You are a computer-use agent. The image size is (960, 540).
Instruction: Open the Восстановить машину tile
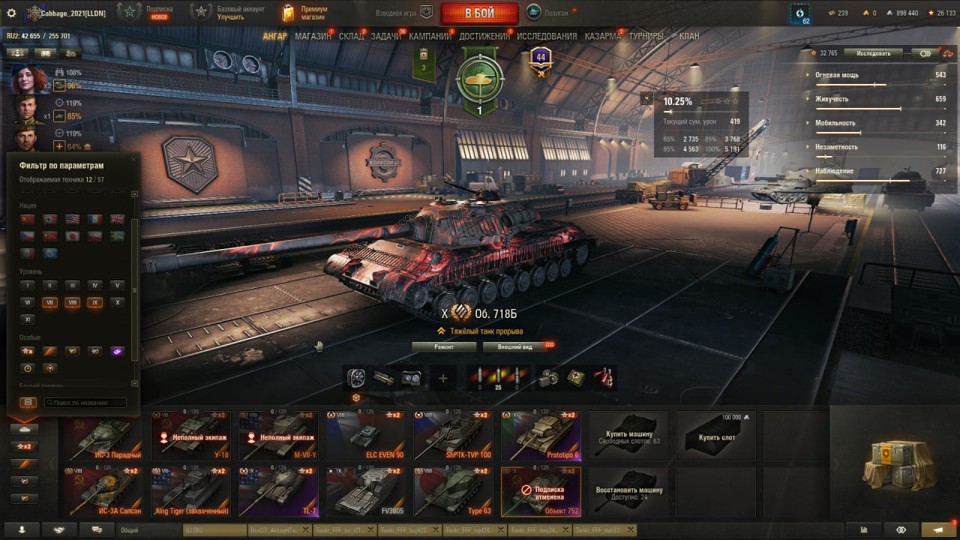tap(628, 490)
